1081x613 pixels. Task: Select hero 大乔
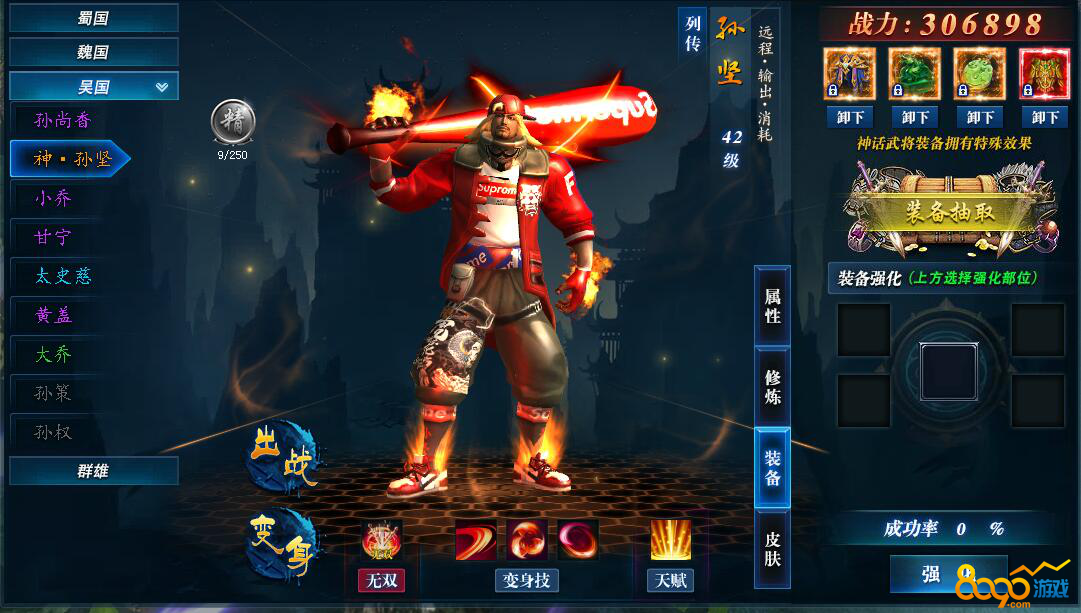pyautogui.click(x=54, y=354)
